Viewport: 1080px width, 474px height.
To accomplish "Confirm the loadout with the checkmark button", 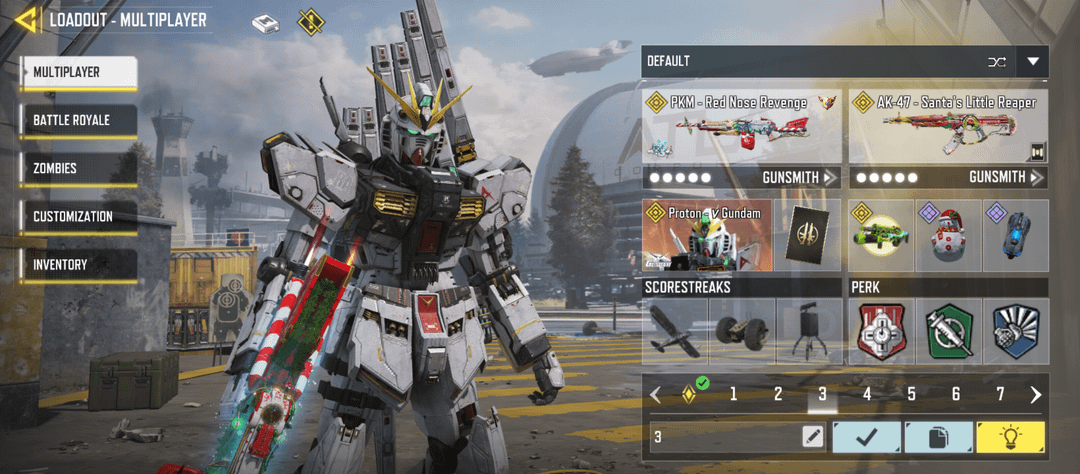I will 866,436.
